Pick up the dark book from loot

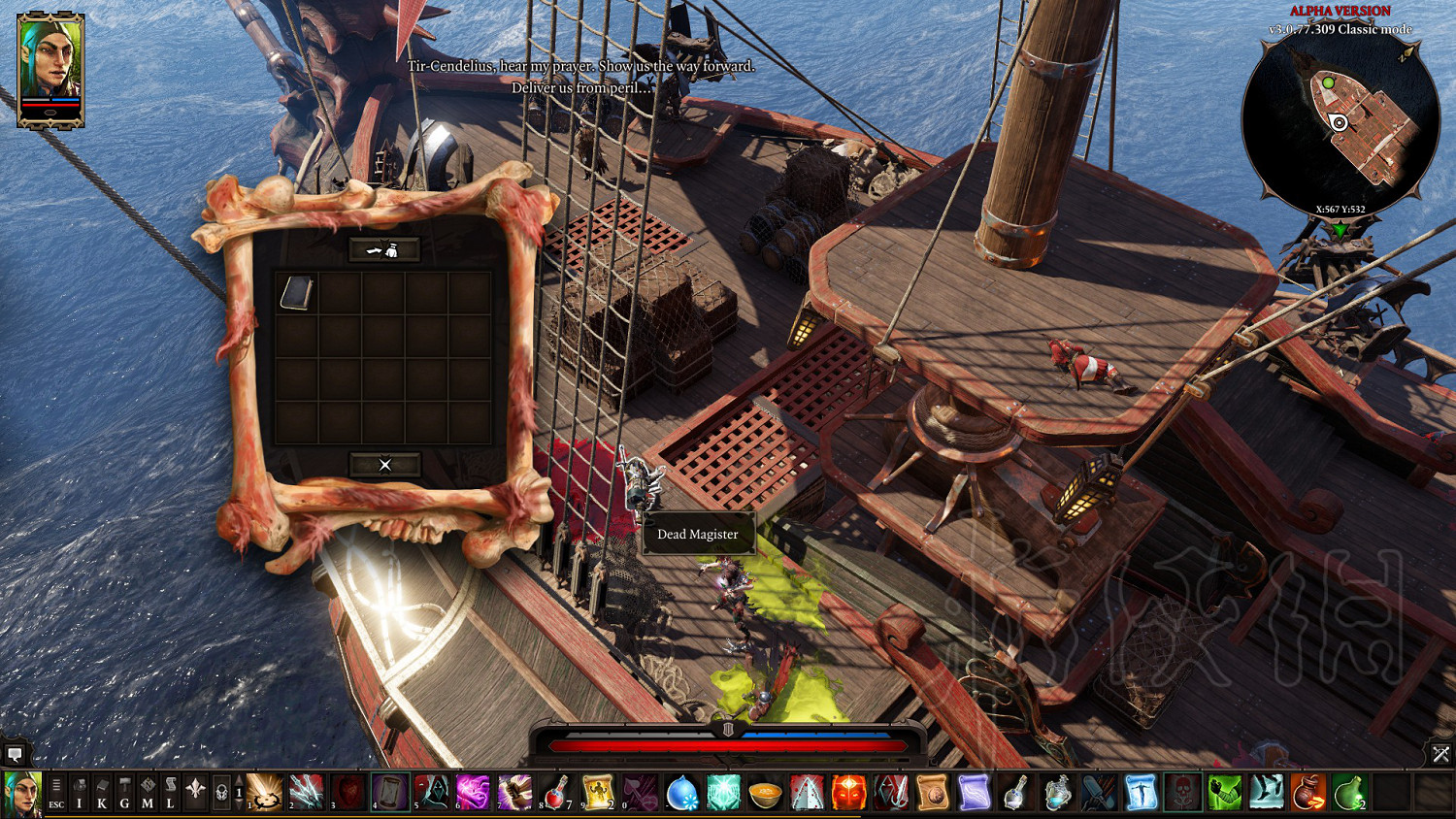click(296, 293)
